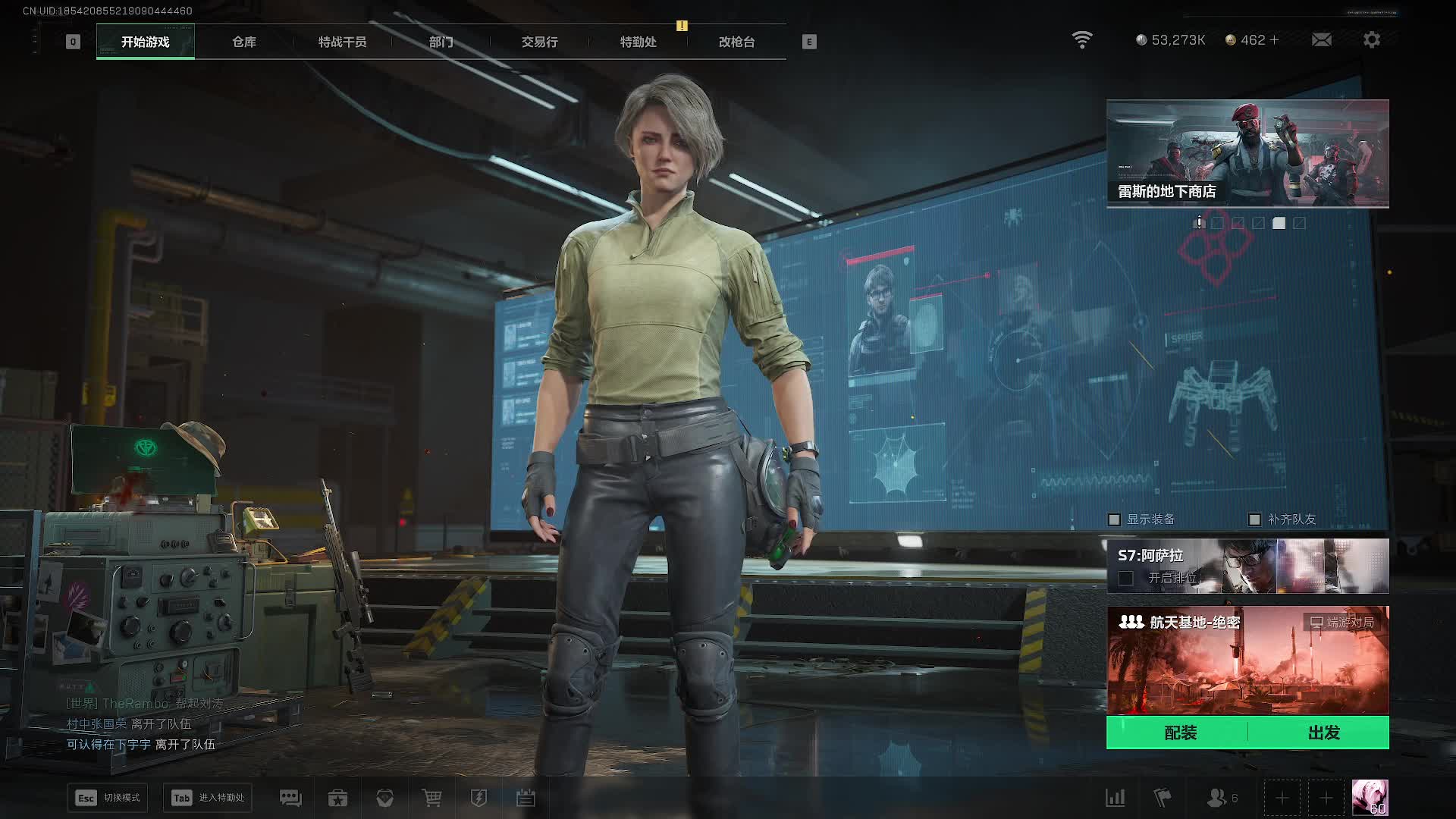Screen dimensions: 1456x819
Task: Start the match with 出发
Action: coord(1323,733)
